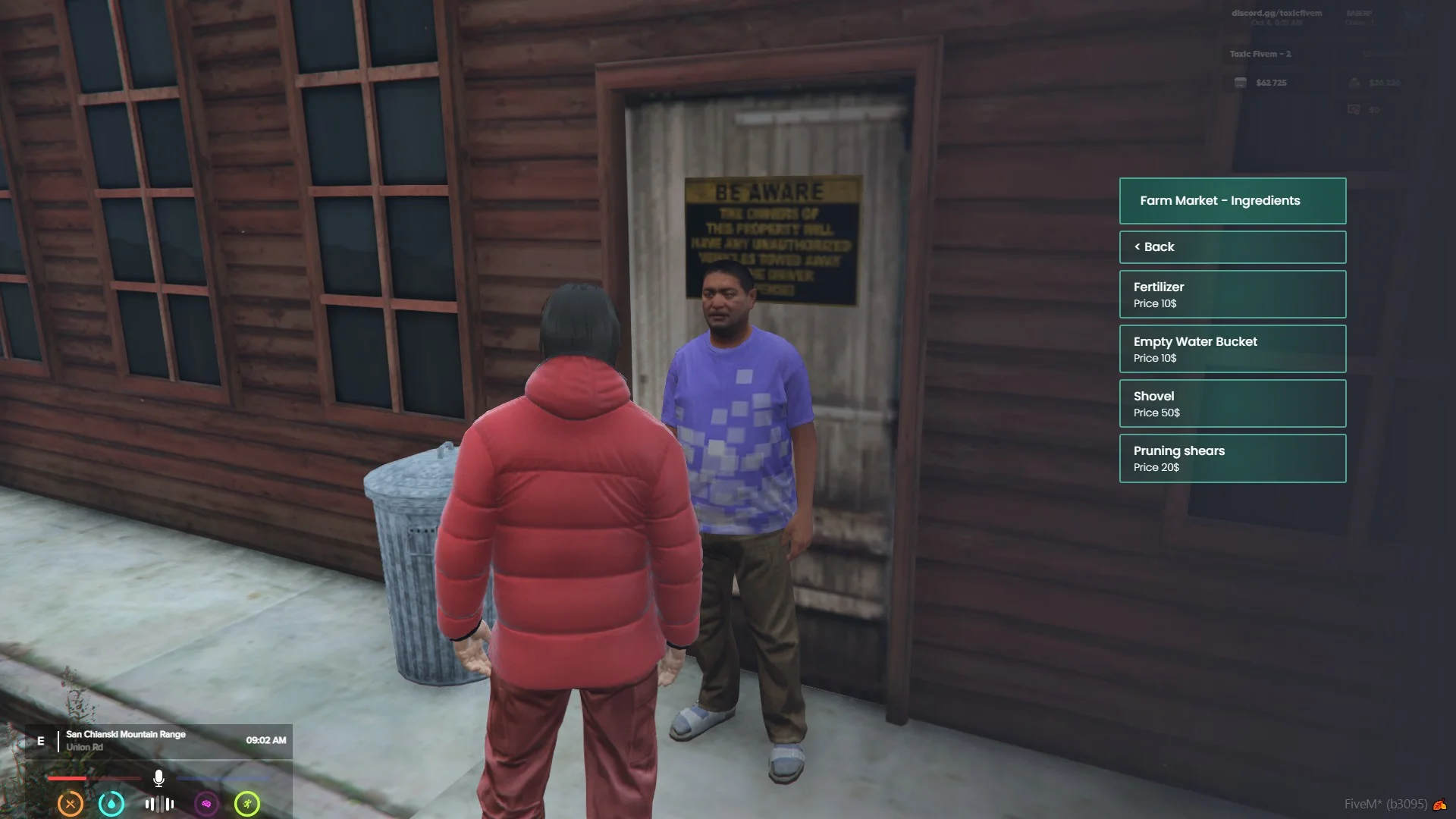Go back using the Back button
Image resolution: width=1456 pixels, height=819 pixels.
(1232, 247)
